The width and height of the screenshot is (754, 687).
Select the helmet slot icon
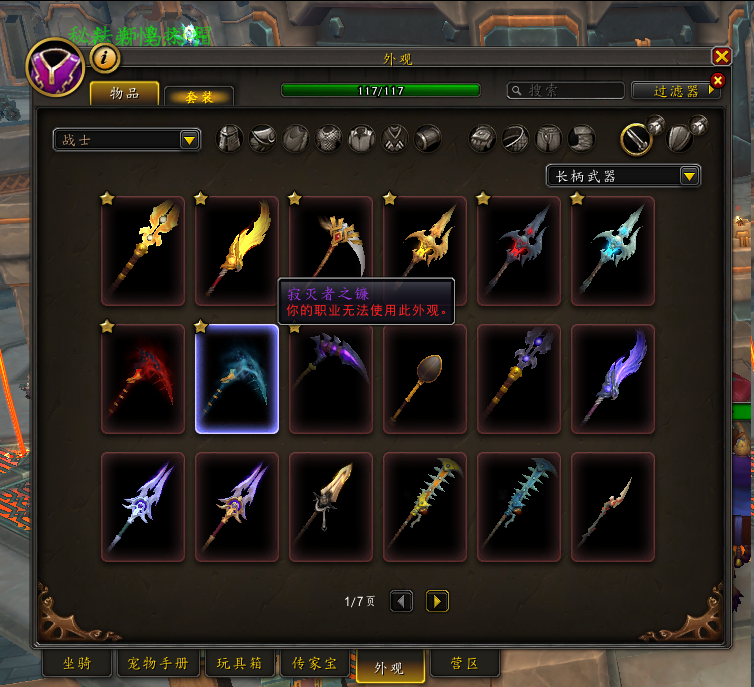point(230,139)
